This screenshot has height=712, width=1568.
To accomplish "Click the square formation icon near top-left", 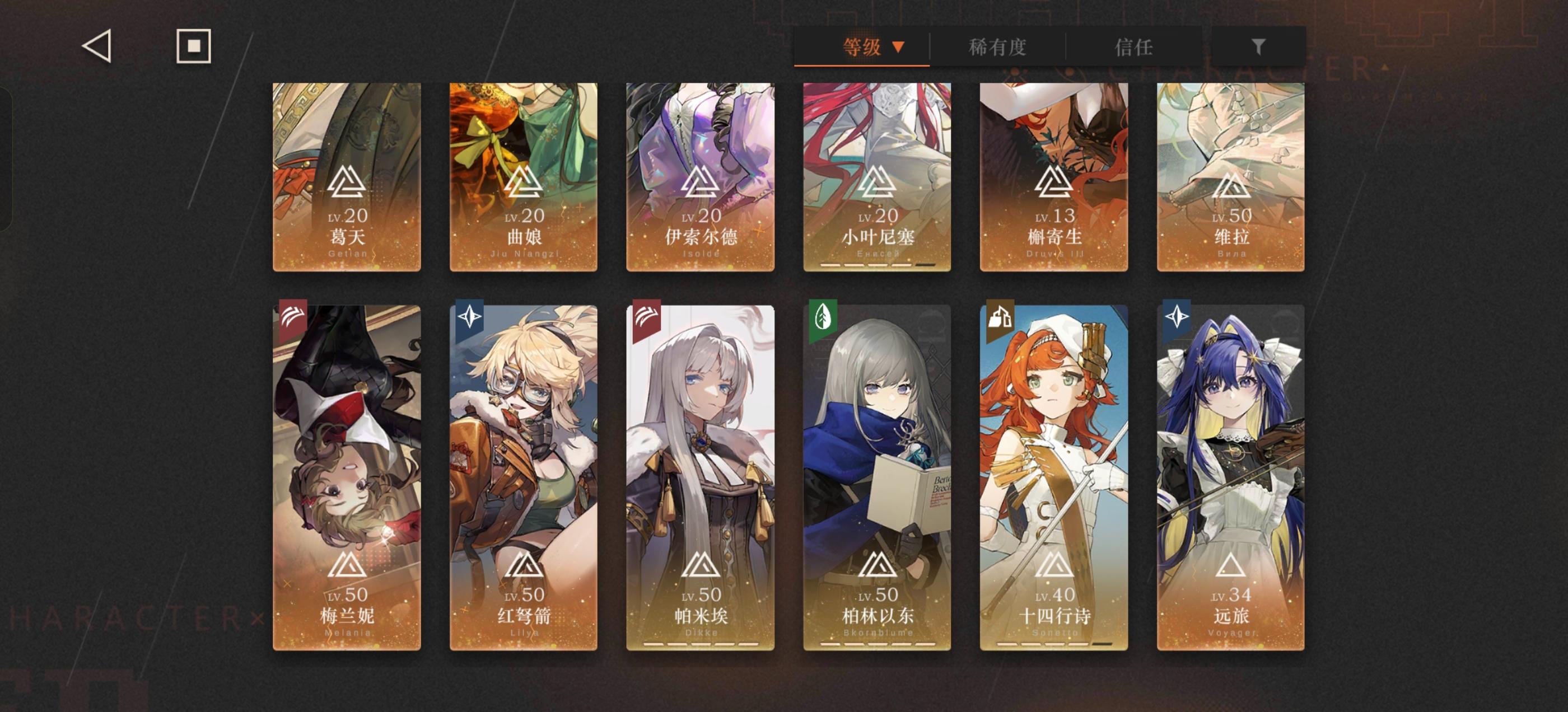I will [x=194, y=46].
